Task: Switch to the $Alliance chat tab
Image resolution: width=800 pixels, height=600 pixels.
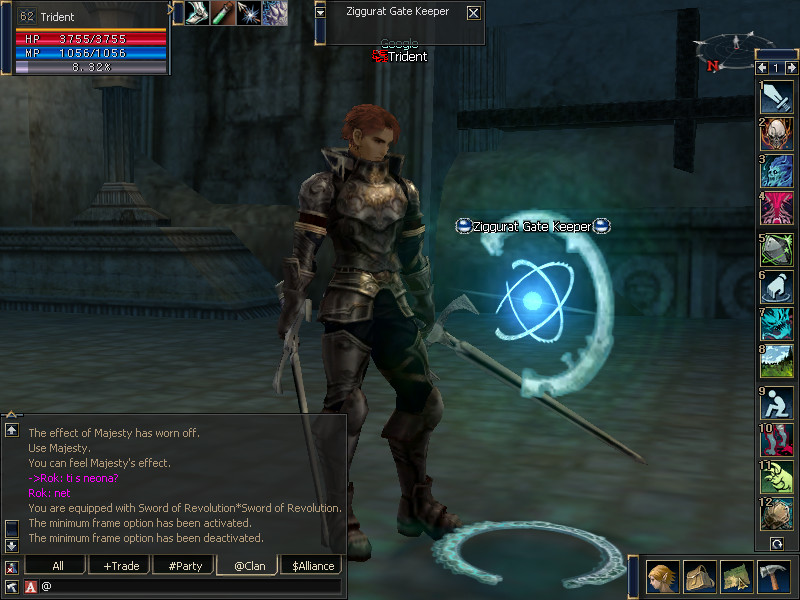Action: pyautogui.click(x=310, y=565)
